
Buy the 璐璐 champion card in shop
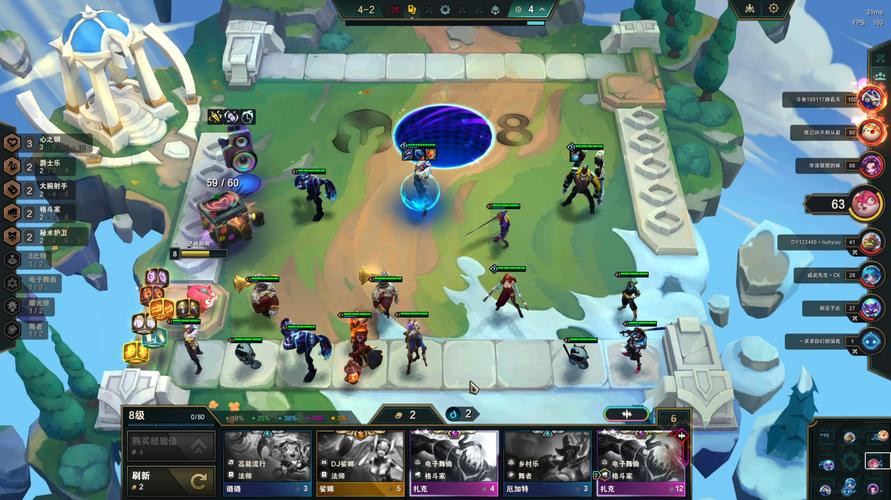click(267, 462)
